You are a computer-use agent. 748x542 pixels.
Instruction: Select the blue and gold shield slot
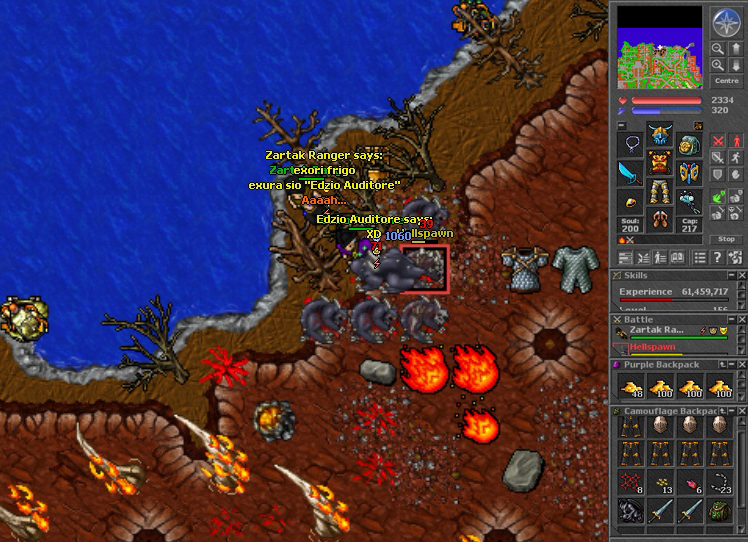tap(689, 174)
